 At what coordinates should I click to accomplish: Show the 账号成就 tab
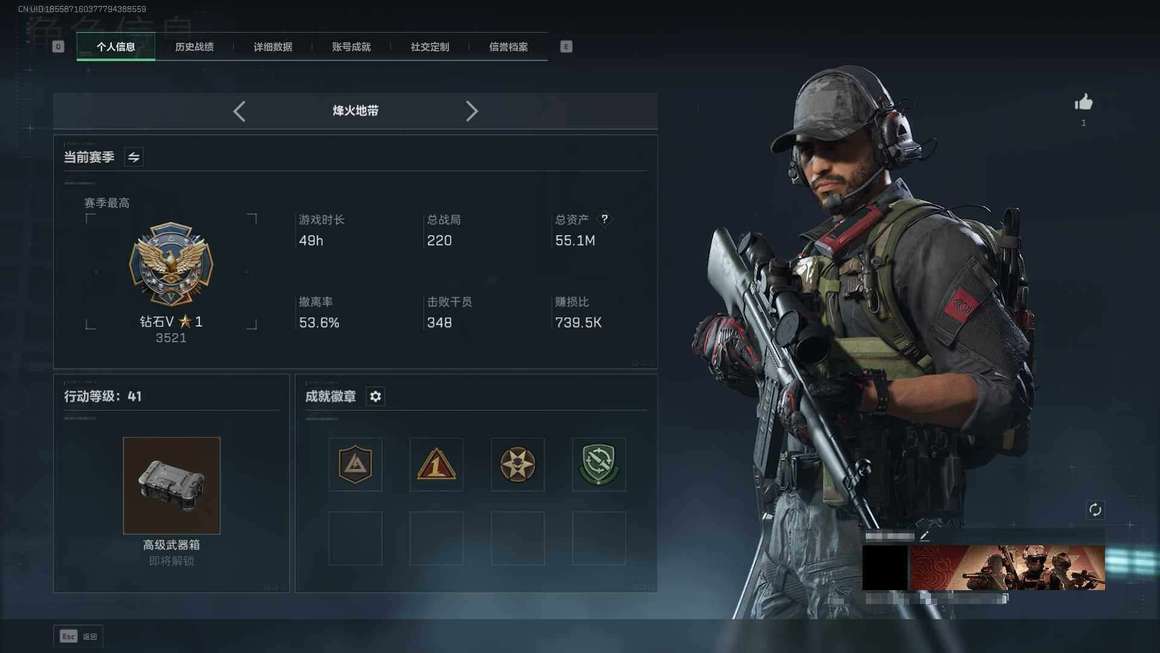point(351,47)
